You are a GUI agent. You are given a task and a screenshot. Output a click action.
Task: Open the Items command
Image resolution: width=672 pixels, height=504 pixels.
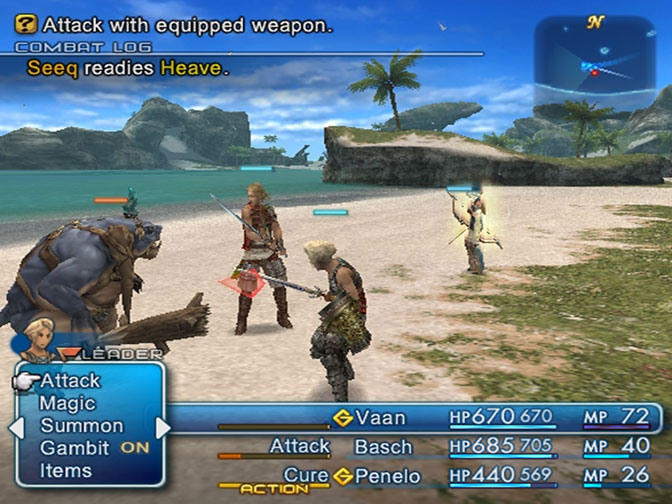pyautogui.click(x=66, y=471)
